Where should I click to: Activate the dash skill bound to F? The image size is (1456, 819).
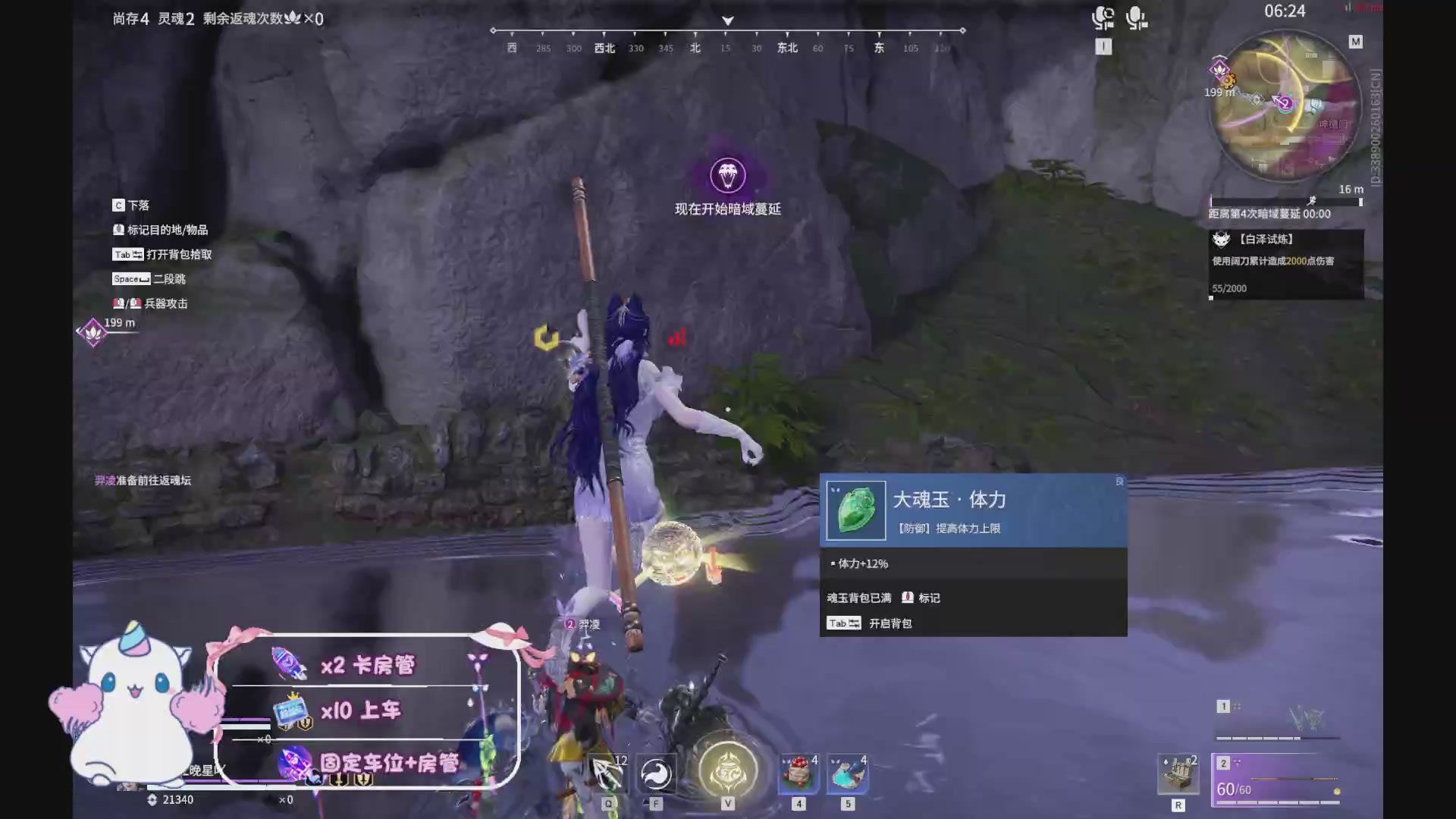pos(657,773)
